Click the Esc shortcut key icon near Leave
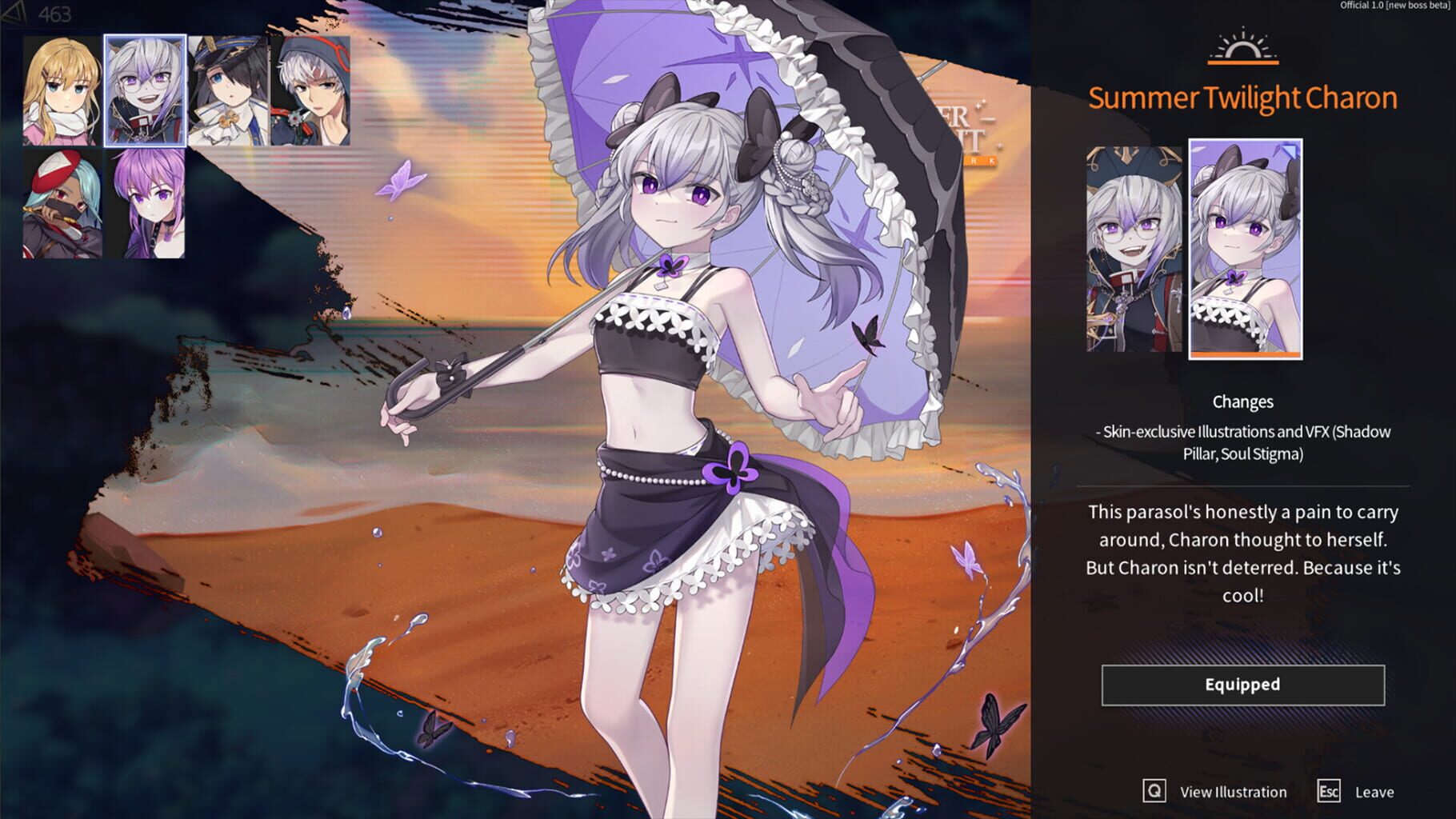 click(1330, 793)
